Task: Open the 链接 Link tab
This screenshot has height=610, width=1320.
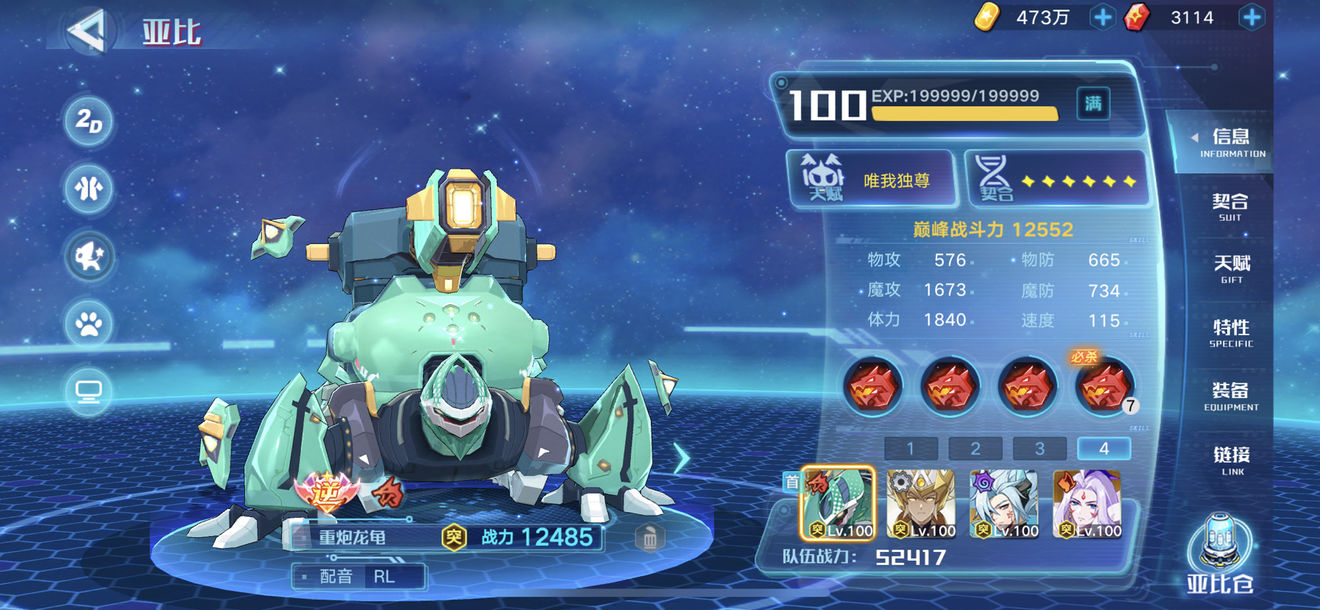Action: pos(1231,459)
